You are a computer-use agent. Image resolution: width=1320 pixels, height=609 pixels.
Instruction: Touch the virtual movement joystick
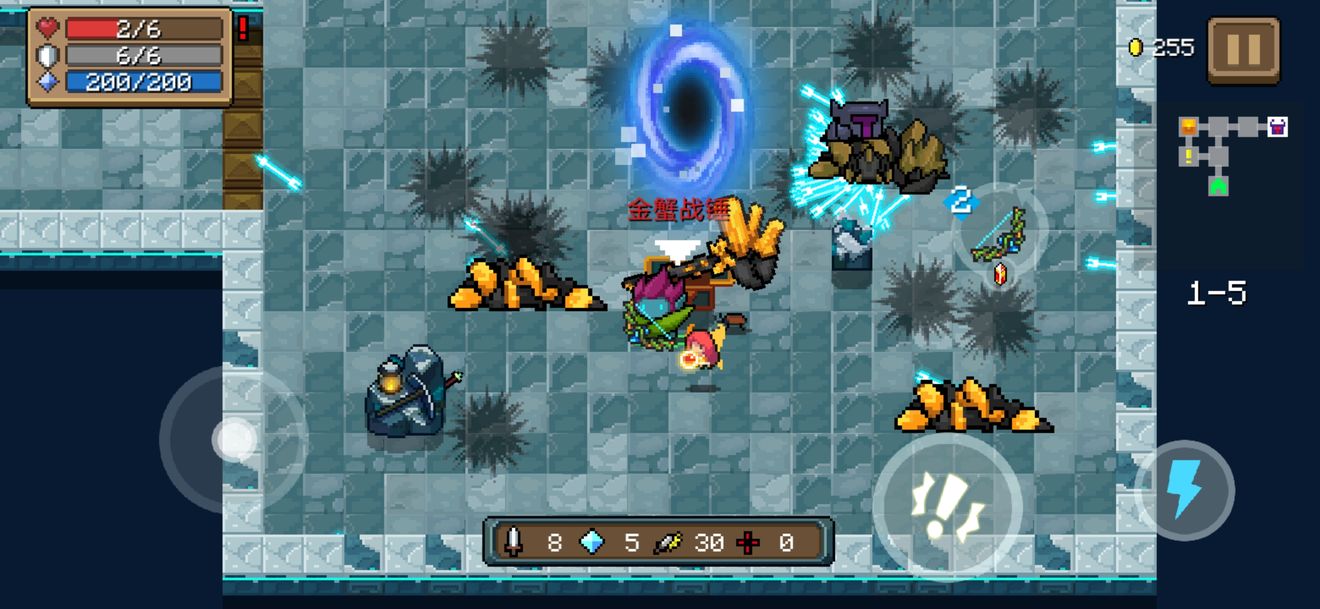(234, 440)
